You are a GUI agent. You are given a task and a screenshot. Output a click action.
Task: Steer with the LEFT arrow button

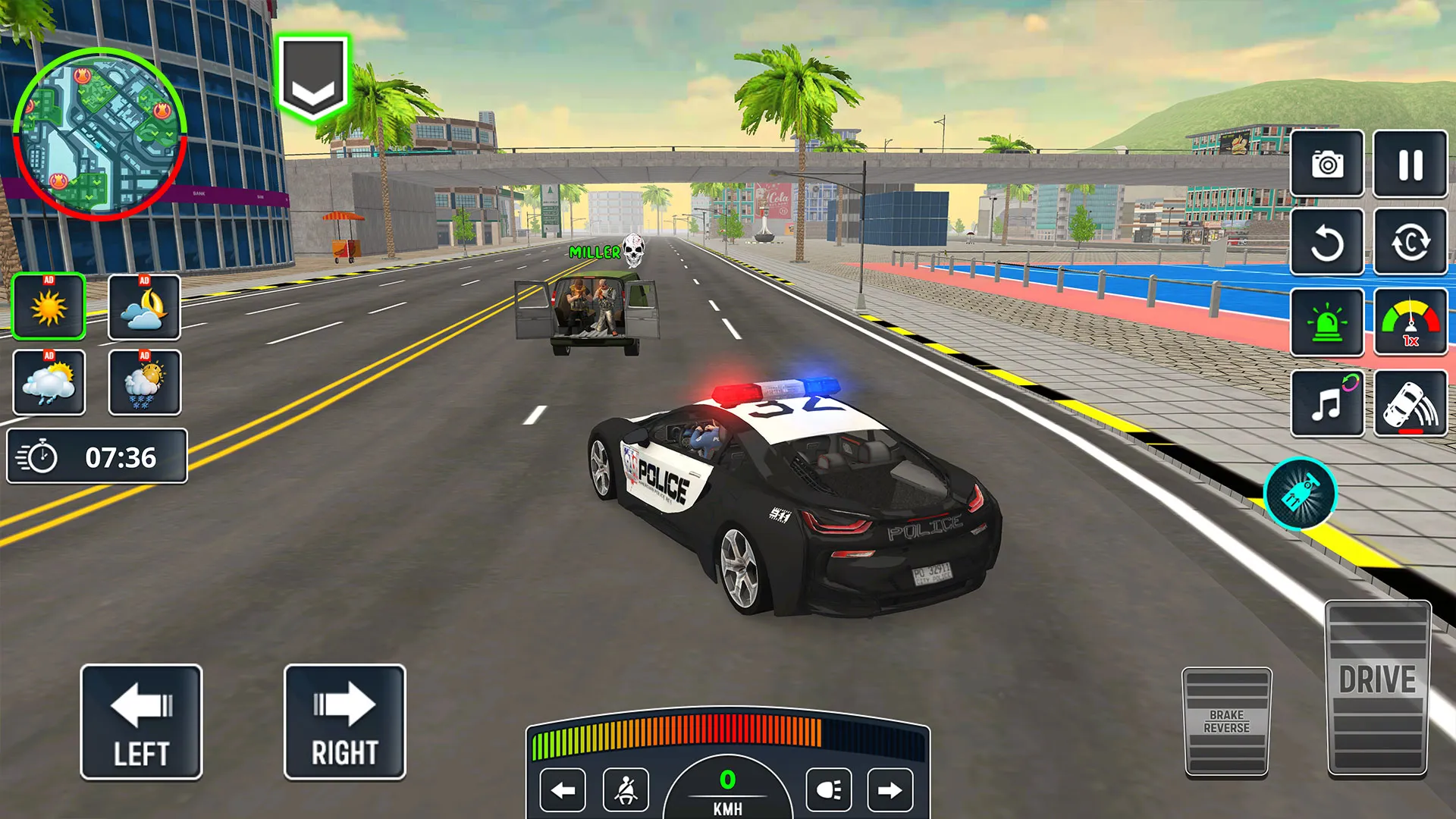pyautogui.click(x=141, y=722)
